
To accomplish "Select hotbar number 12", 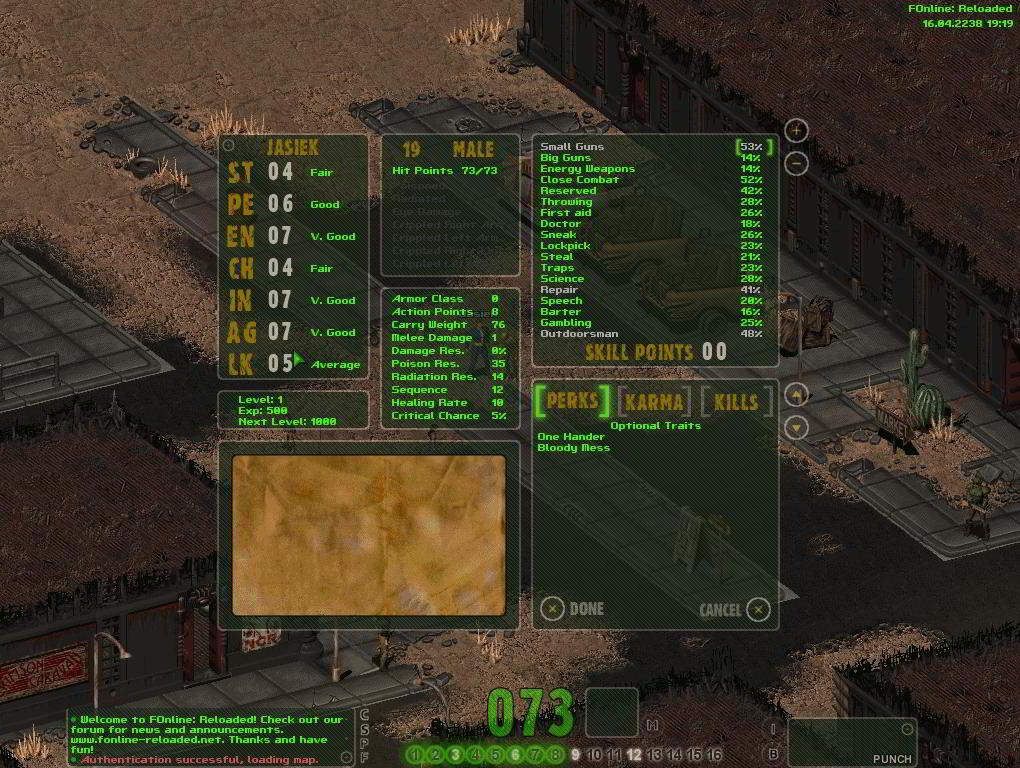I will (634, 755).
